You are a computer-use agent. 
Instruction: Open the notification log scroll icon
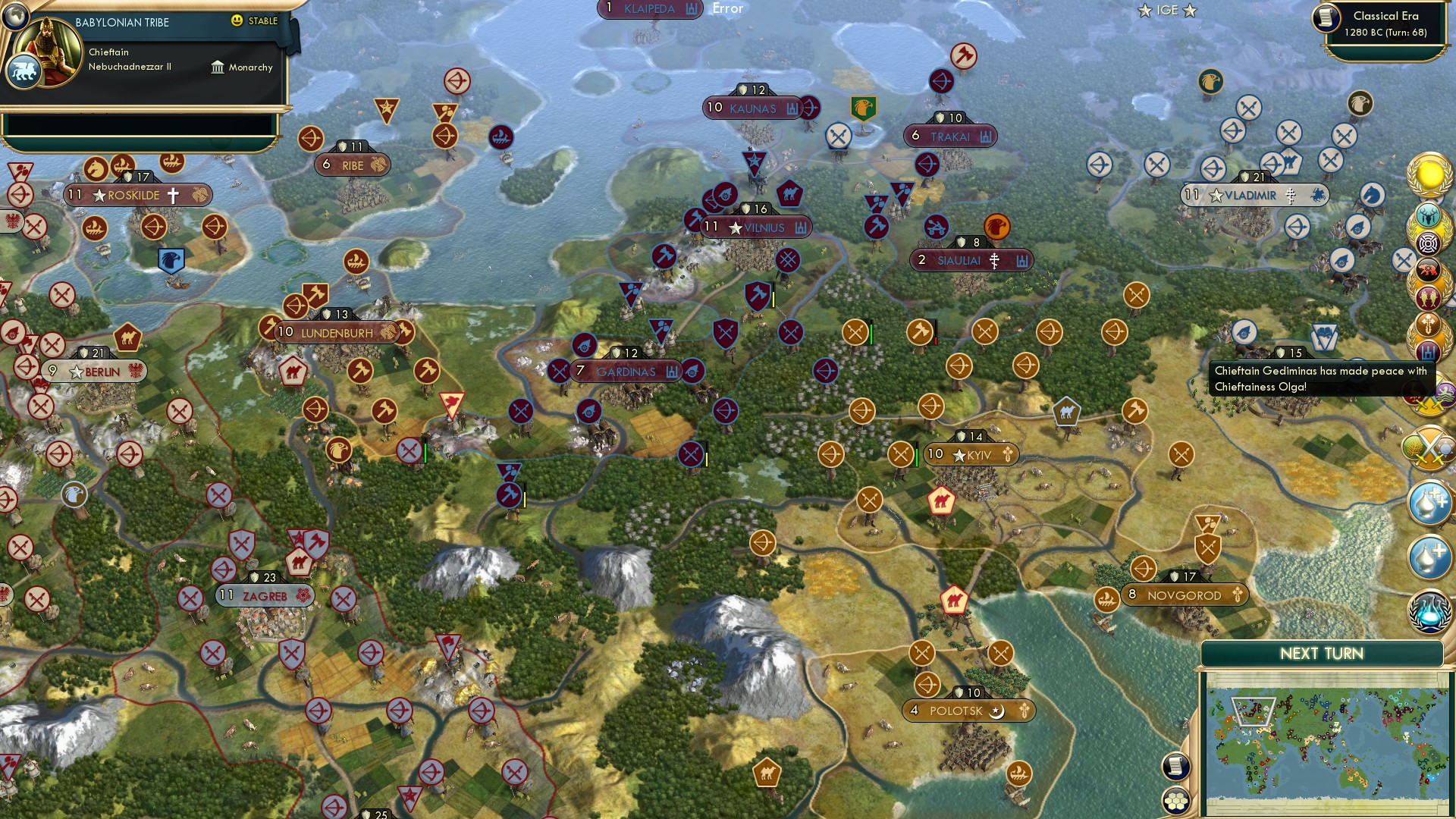point(1175,767)
